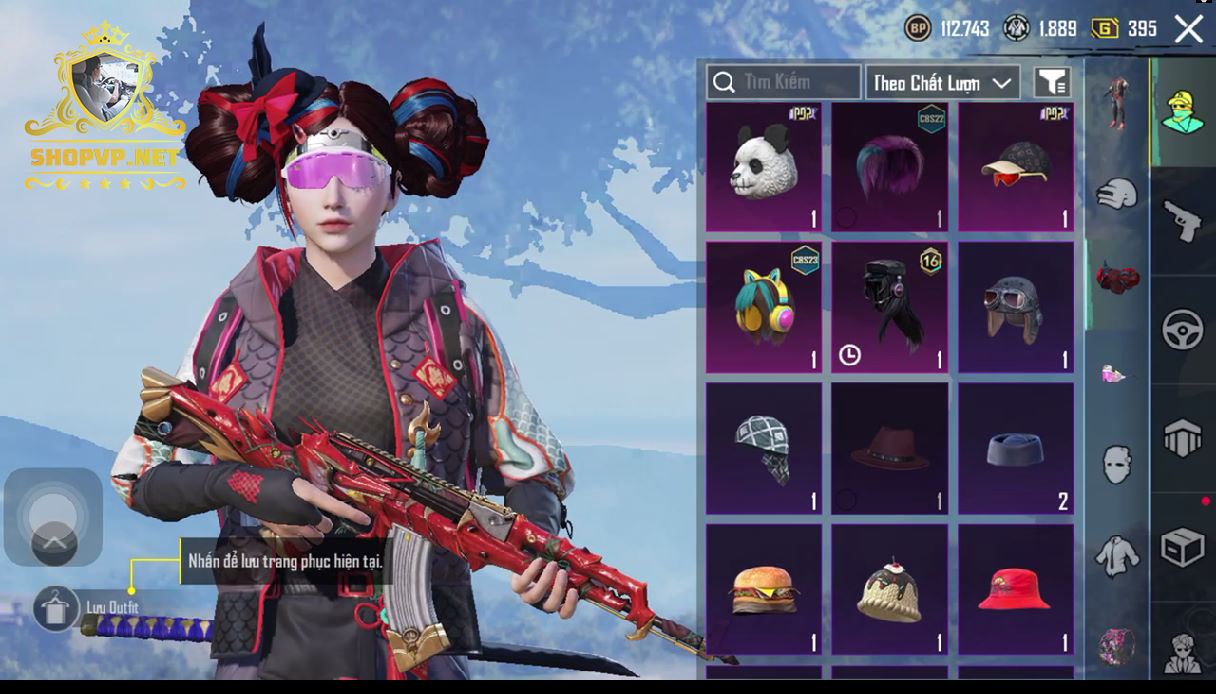Viewport: 1216px width, 694px height.
Task: Open the Theo Chất Lượng sort dropdown
Action: (942, 83)
